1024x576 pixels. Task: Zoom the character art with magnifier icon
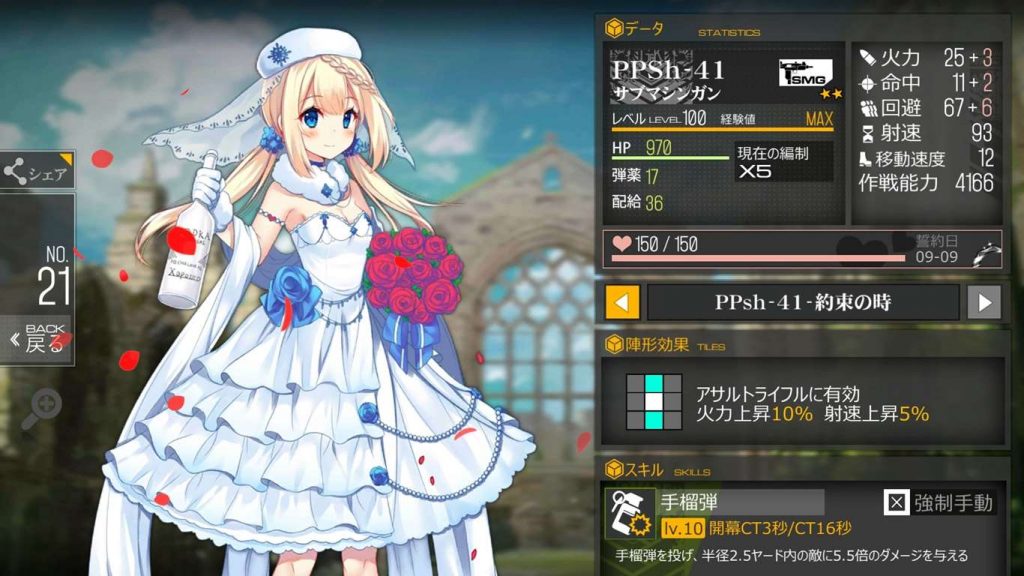pos(41,408)
